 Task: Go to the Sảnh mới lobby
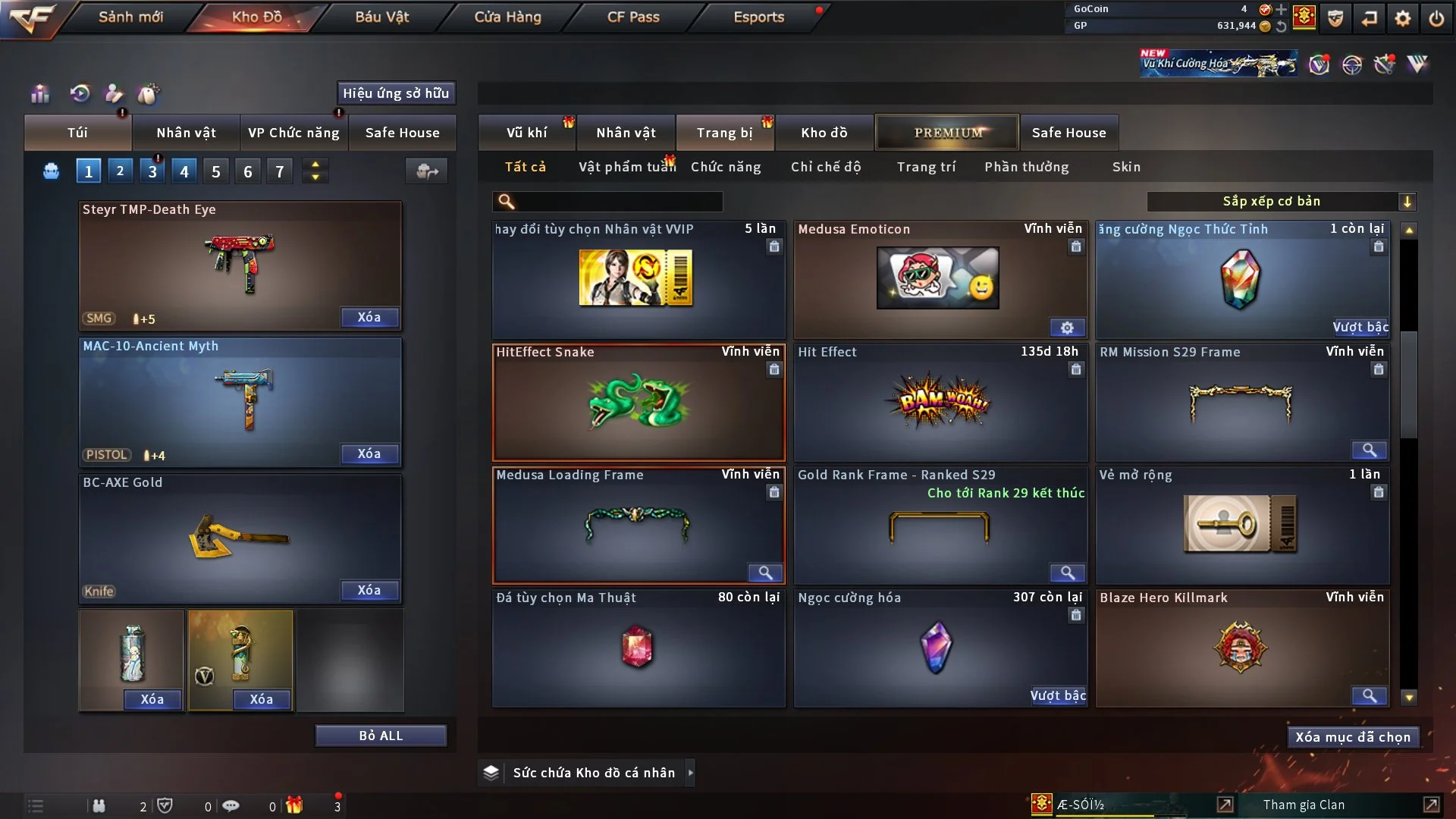coord(130,17)
